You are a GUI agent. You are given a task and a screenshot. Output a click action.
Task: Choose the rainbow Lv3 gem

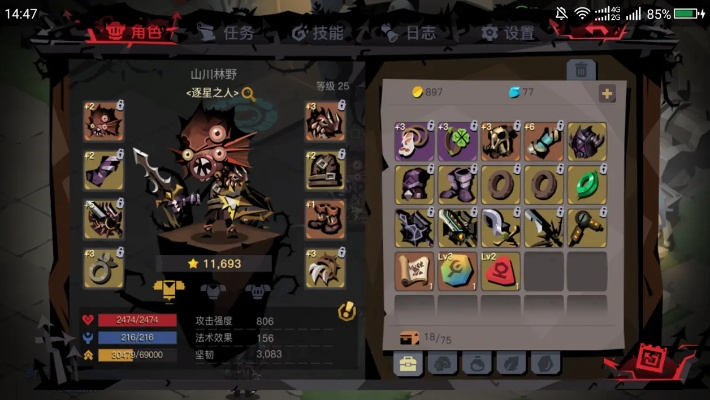pos(458,271)
